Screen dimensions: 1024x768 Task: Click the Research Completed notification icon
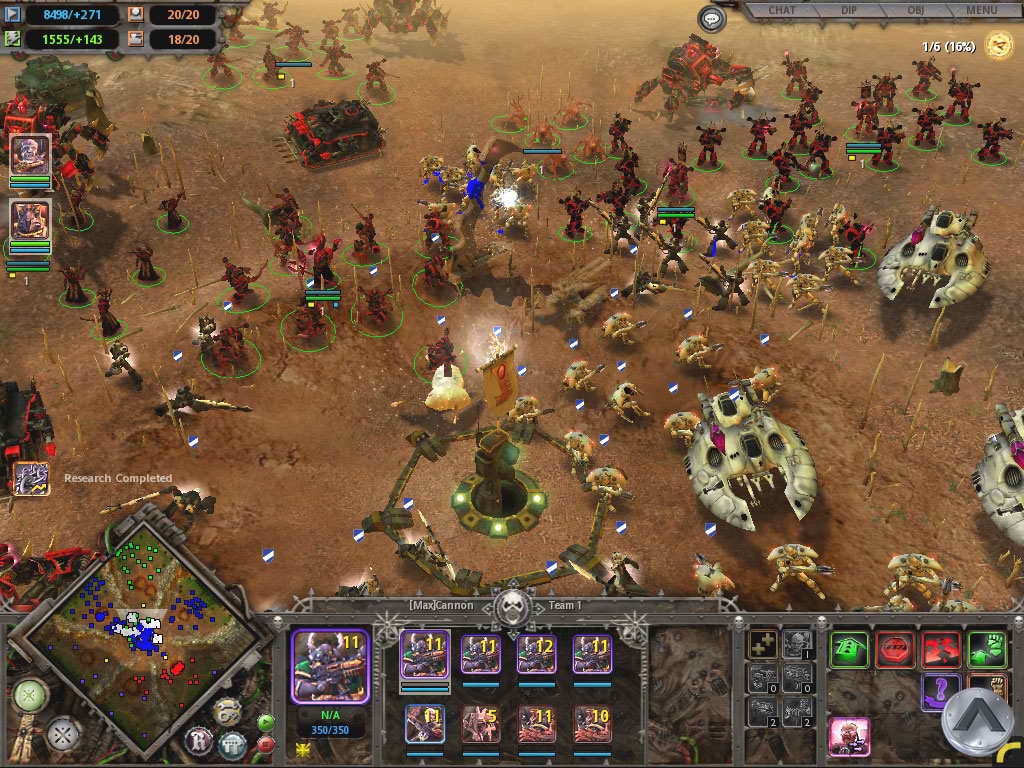[30, 477]
